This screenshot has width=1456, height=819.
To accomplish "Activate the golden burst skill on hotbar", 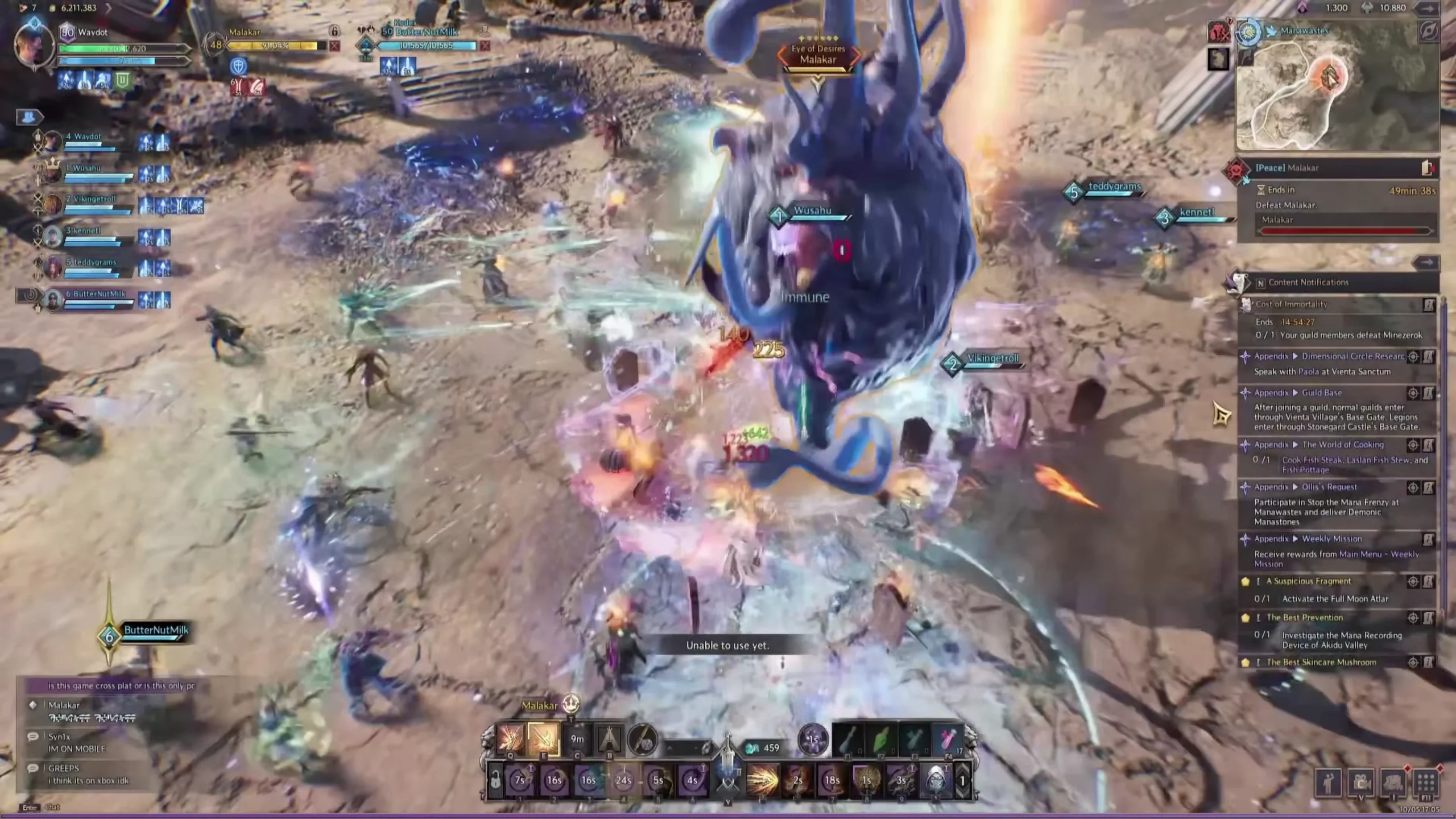I will [763, 780].
